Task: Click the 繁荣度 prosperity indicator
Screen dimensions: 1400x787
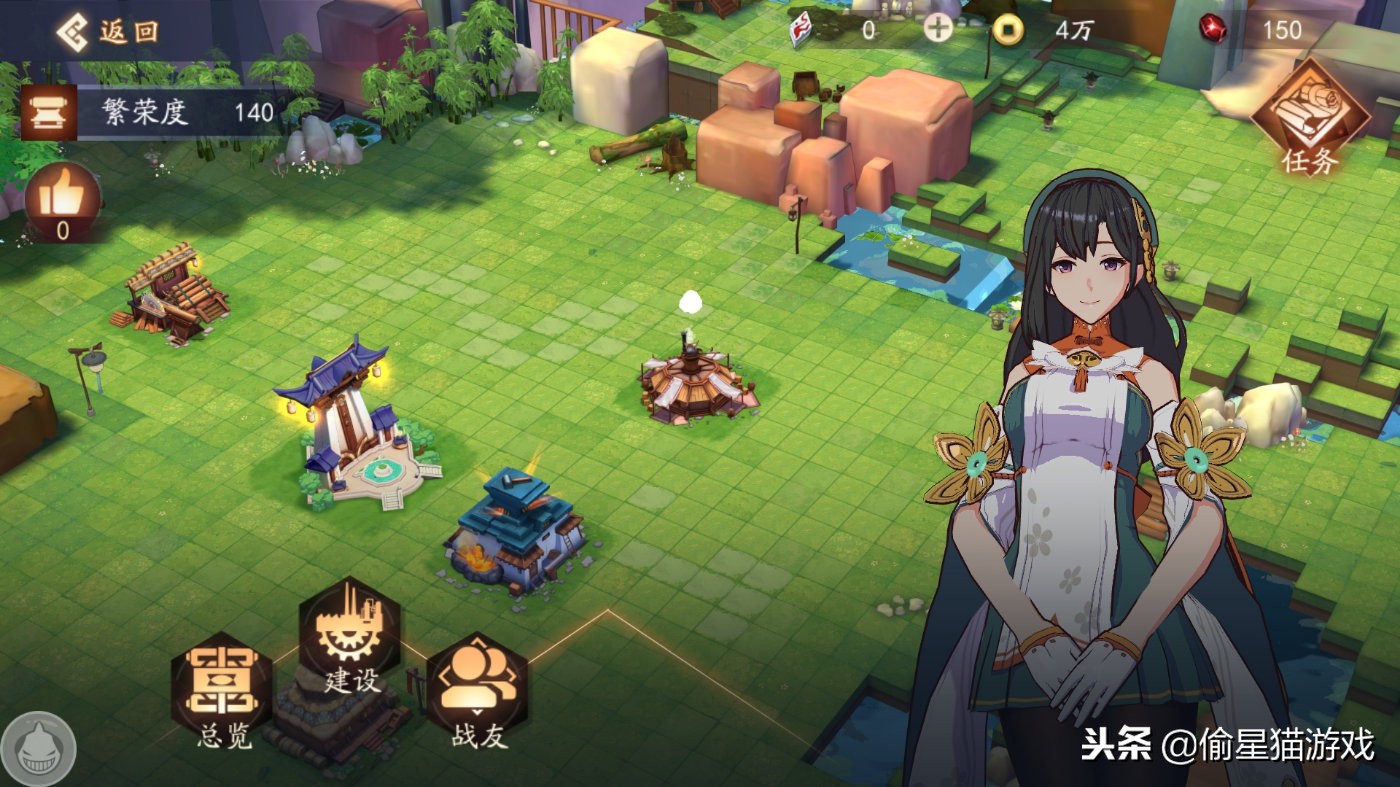Action: click(x=150, y=112)
